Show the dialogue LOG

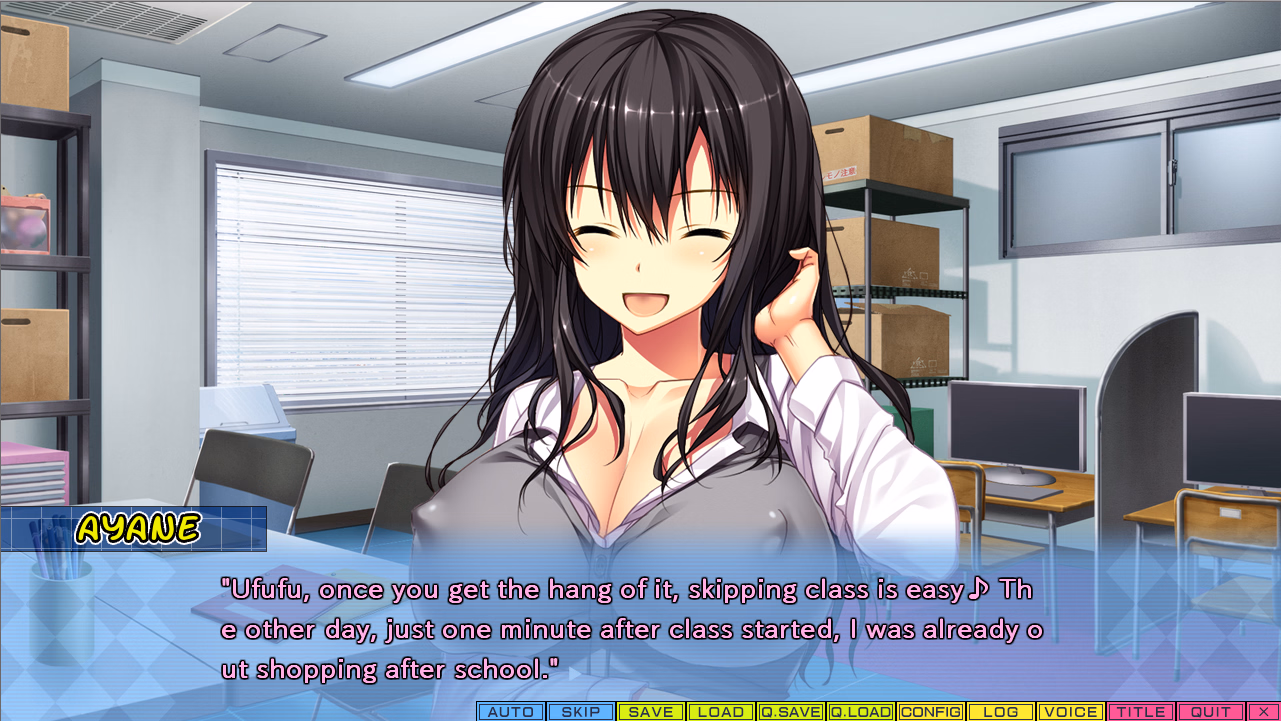click(x=1001, y=712)
